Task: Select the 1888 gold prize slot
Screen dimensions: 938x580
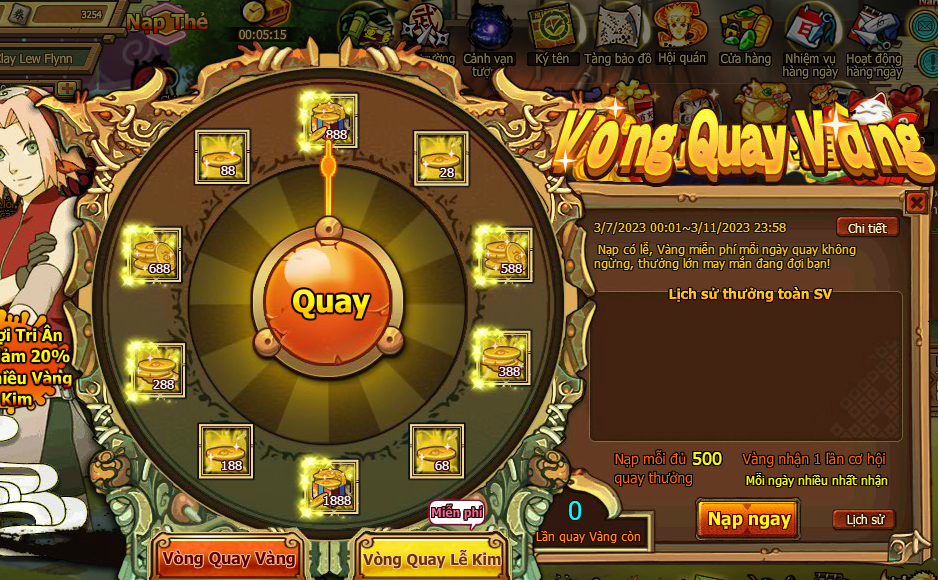Action: (332, 485)
